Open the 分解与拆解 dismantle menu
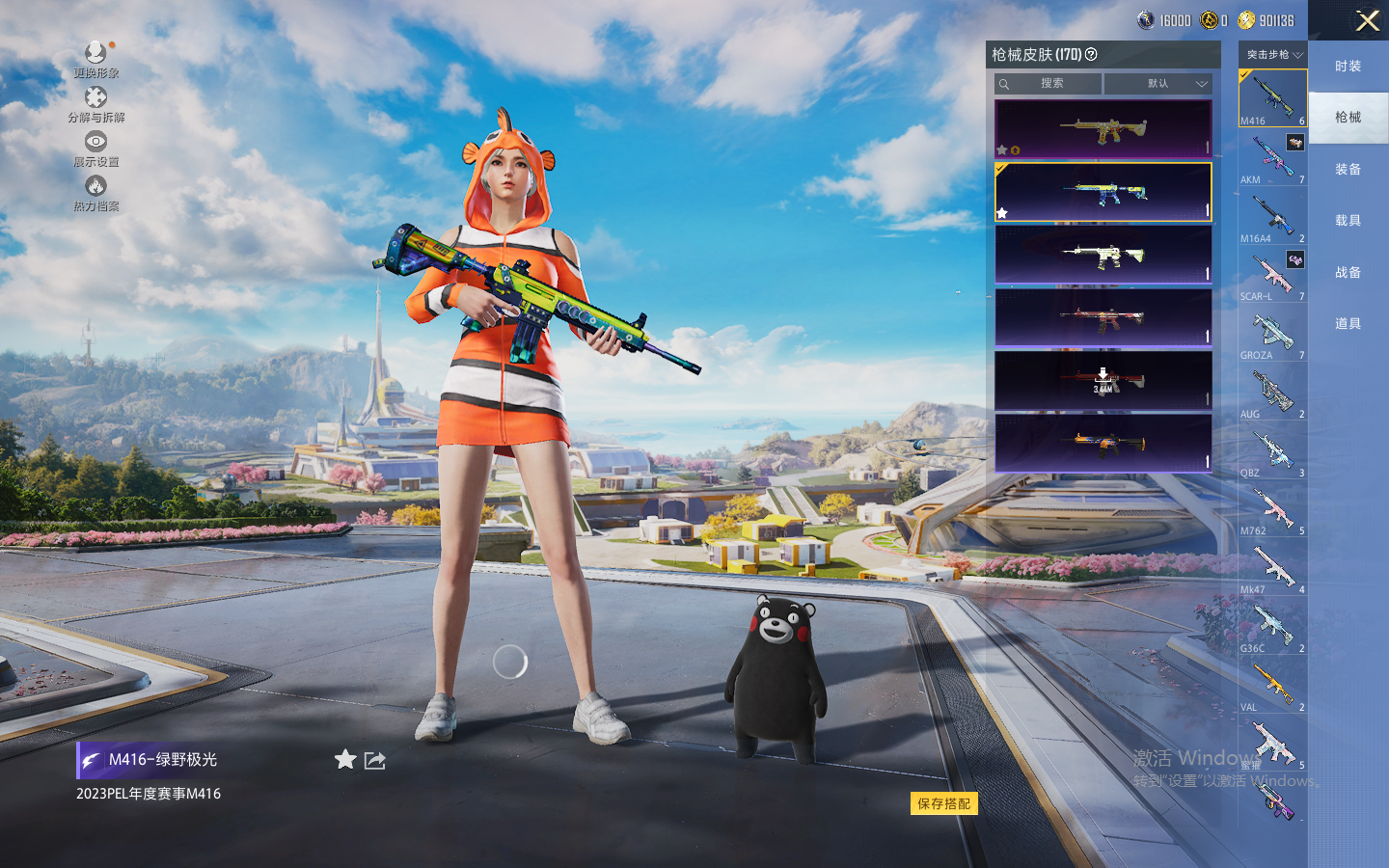This screenshot has height=868, width=1389. coord(95,103)
